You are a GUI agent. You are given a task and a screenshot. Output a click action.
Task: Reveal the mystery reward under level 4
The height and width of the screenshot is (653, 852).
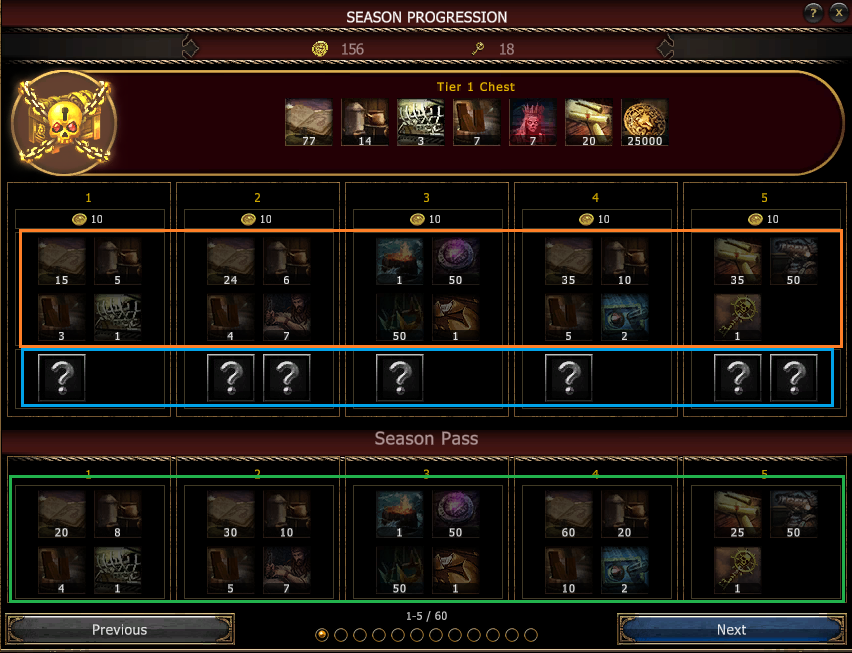(569, 378)
